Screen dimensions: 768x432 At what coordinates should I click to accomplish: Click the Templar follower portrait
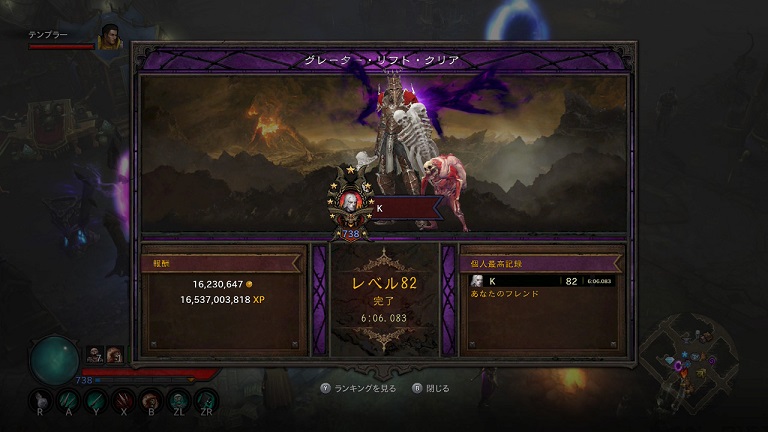110,36
